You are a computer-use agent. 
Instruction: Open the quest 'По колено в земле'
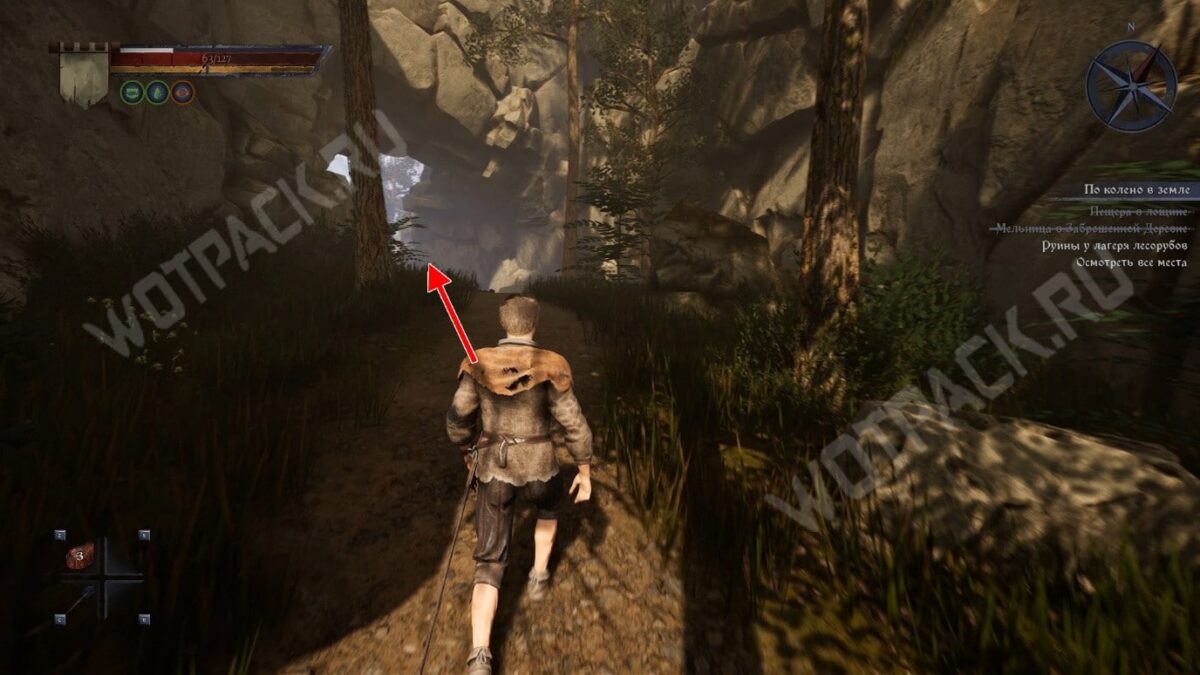pos(1135,189)
